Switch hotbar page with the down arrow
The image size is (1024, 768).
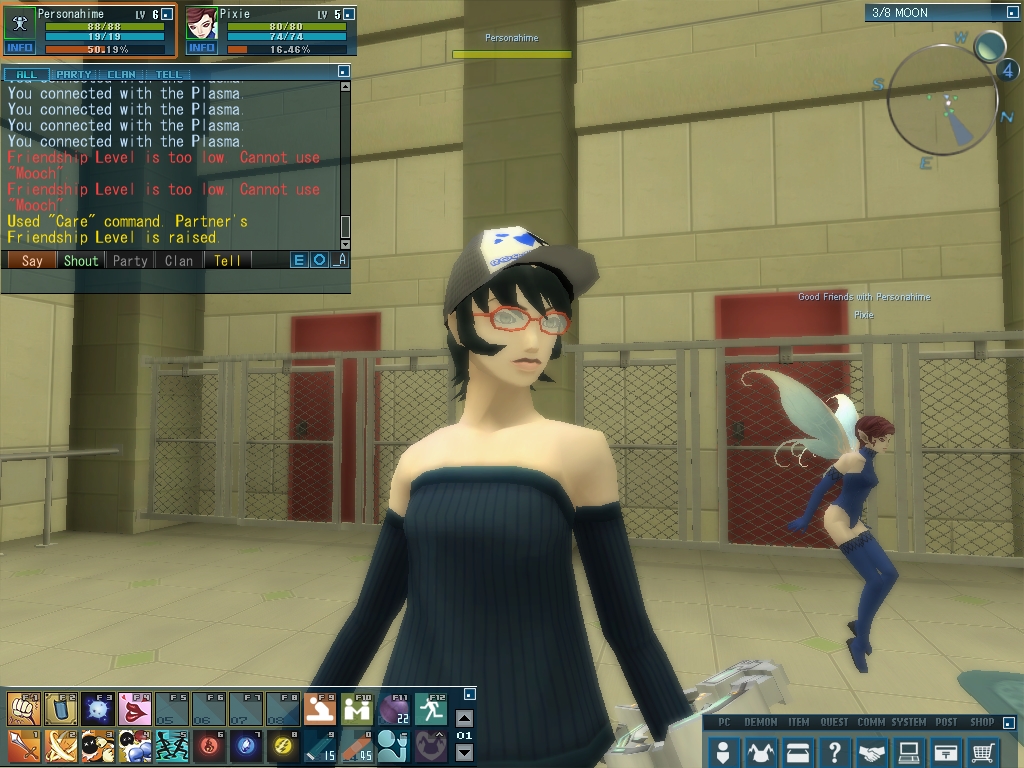[x=464, y=752]
